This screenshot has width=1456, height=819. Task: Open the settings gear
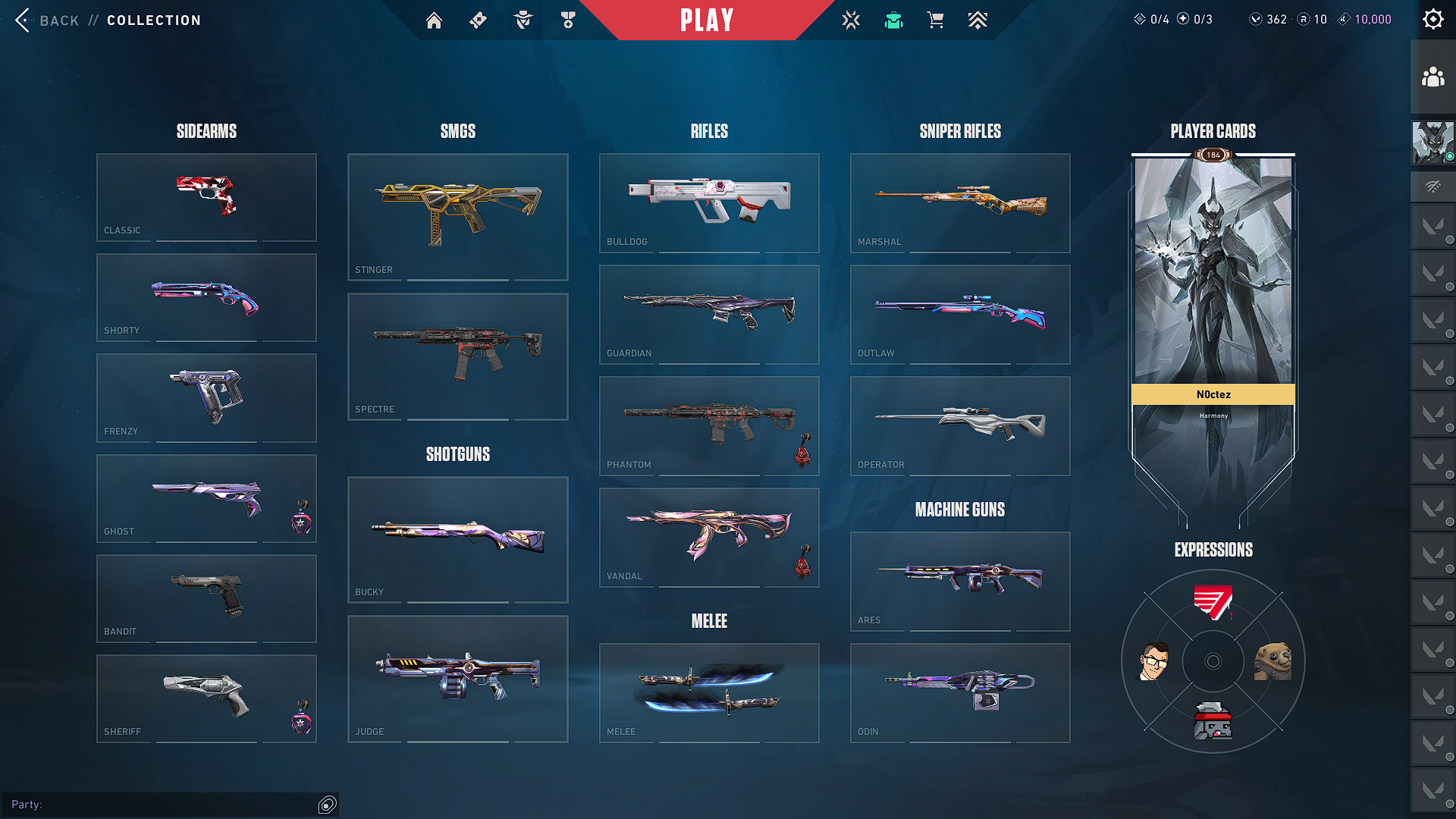click(1432, 20)
